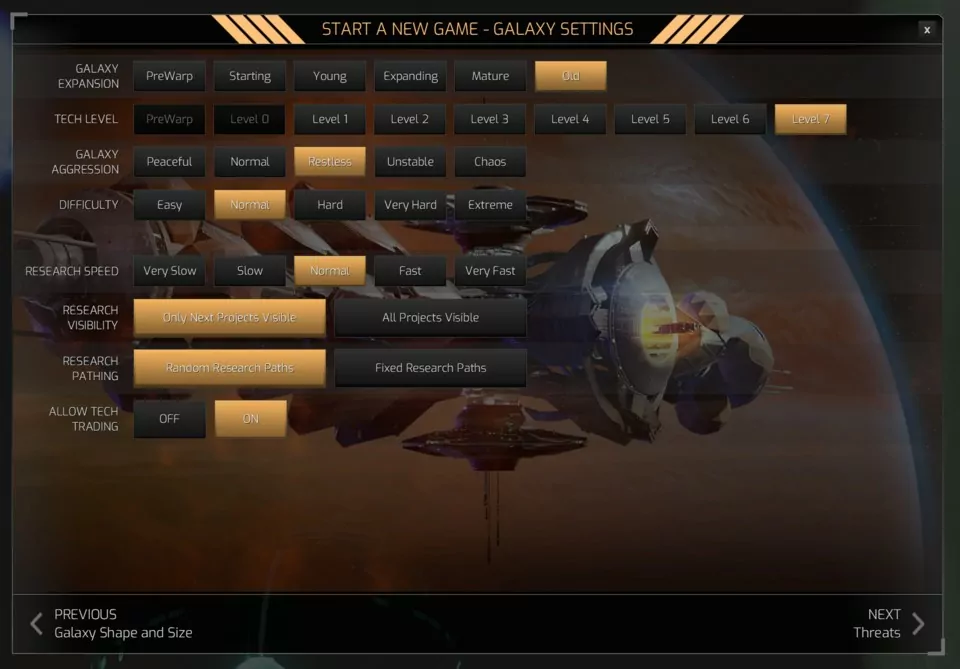Set research speed to Fast
This screenshot has height=669, width=960.
(410, 271)
